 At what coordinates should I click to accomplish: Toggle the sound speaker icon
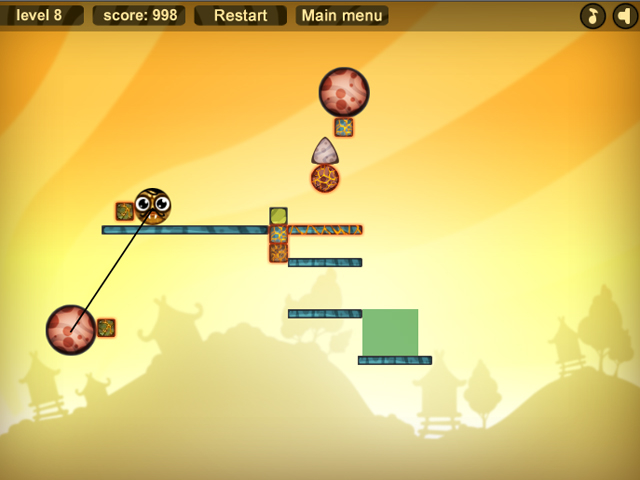point(625,16)
